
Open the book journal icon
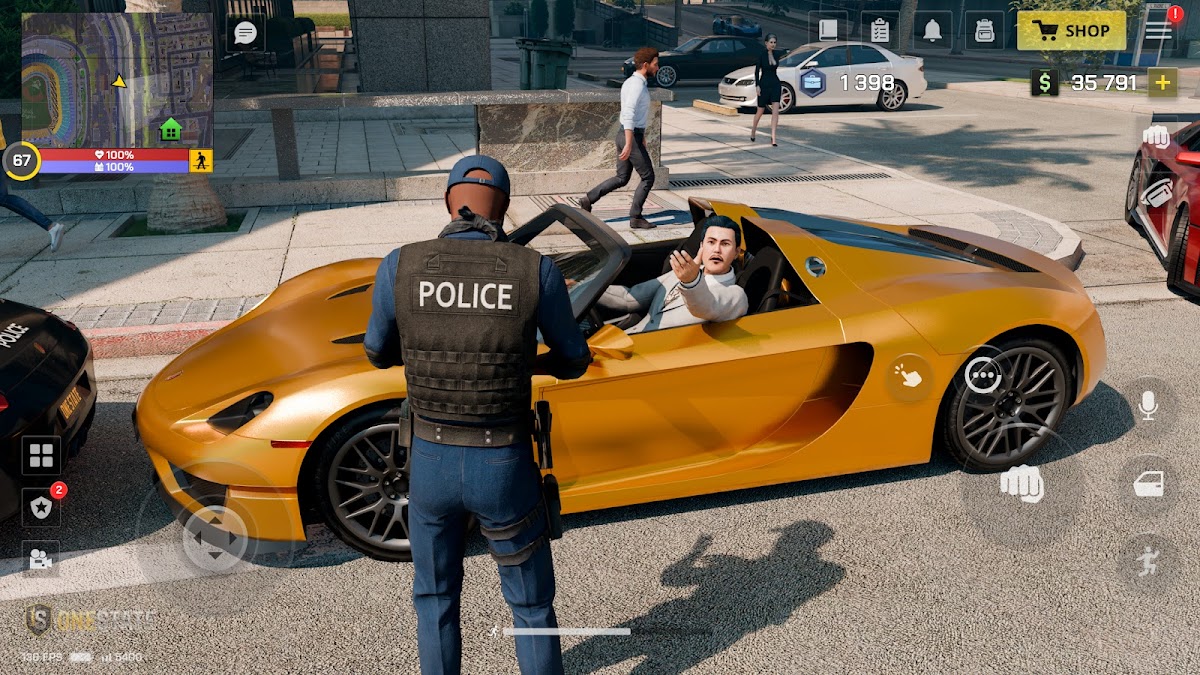coord(828,30)
